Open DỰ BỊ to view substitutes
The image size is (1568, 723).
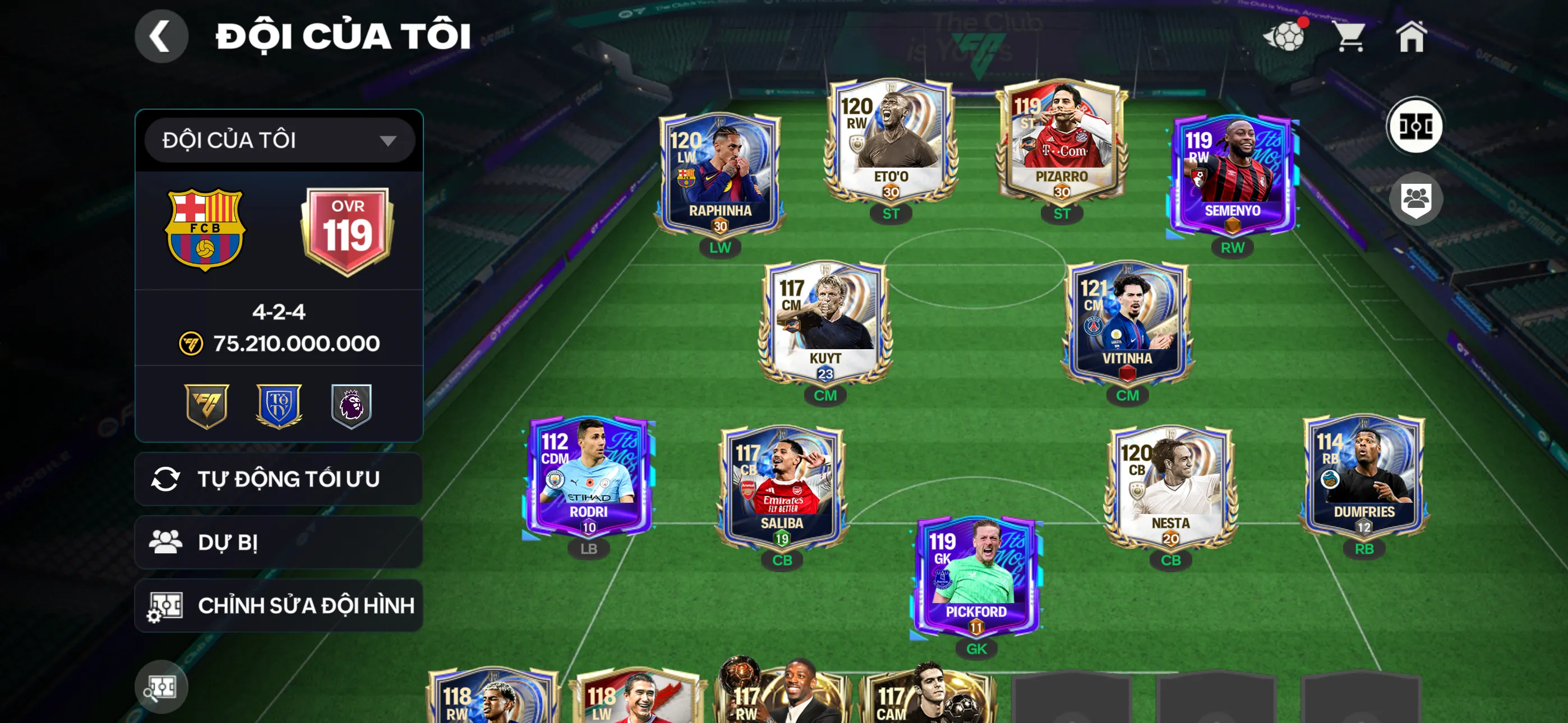(279, 543)
